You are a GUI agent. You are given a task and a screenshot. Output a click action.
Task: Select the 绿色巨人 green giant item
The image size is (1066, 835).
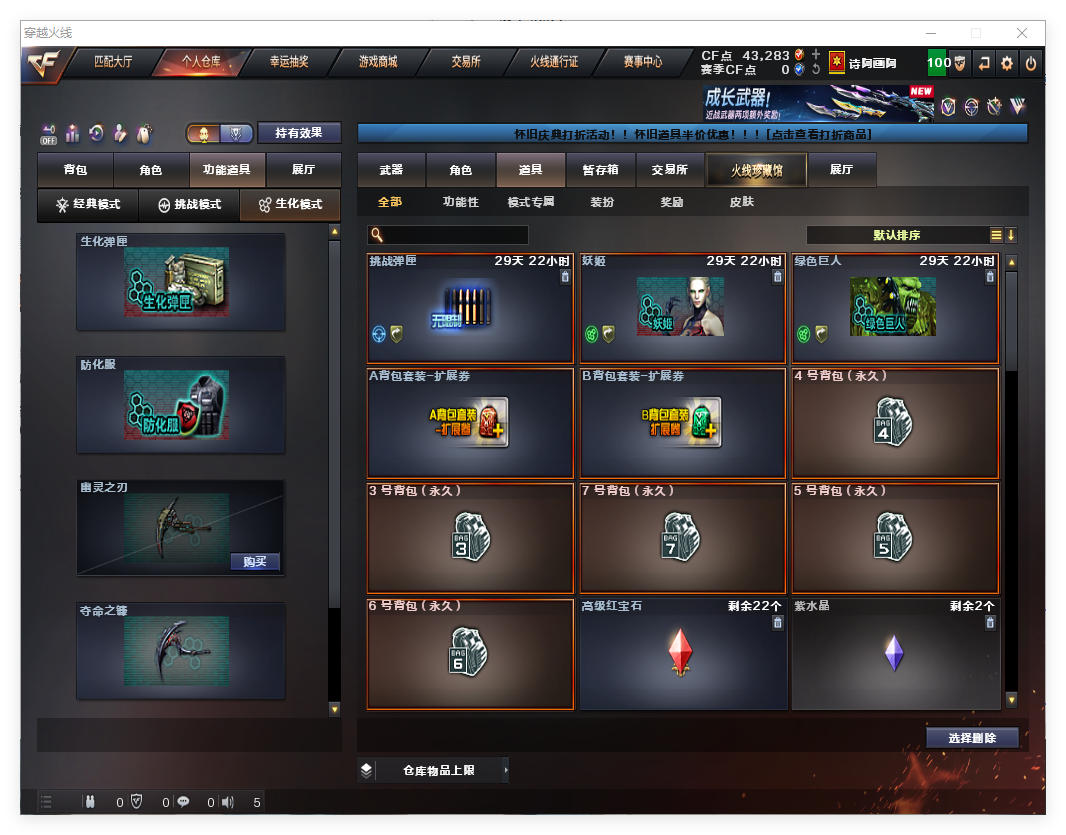click(x=894, y=307)
